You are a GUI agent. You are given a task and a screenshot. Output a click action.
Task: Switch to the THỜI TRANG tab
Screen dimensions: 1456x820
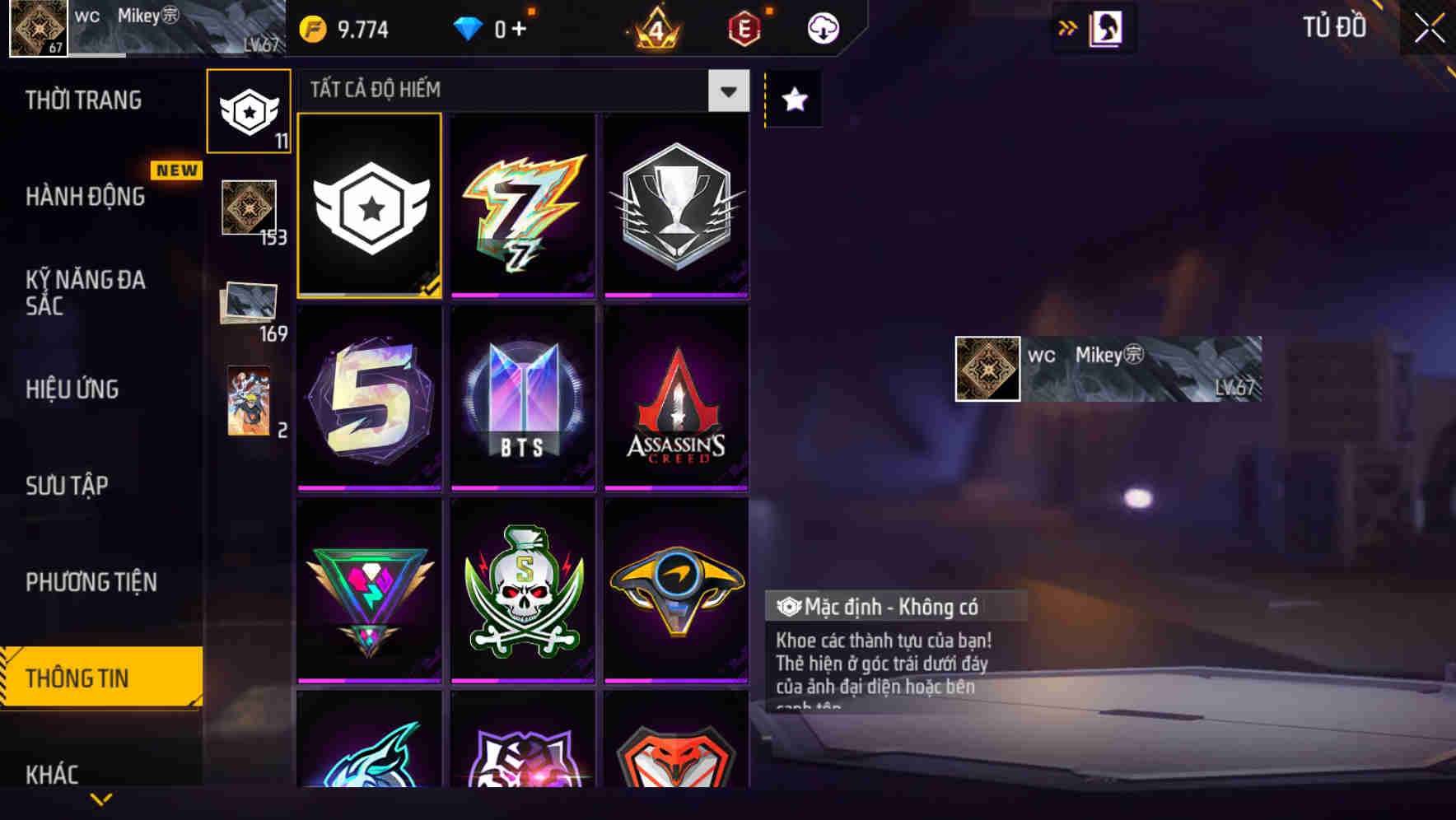point(82,100)
